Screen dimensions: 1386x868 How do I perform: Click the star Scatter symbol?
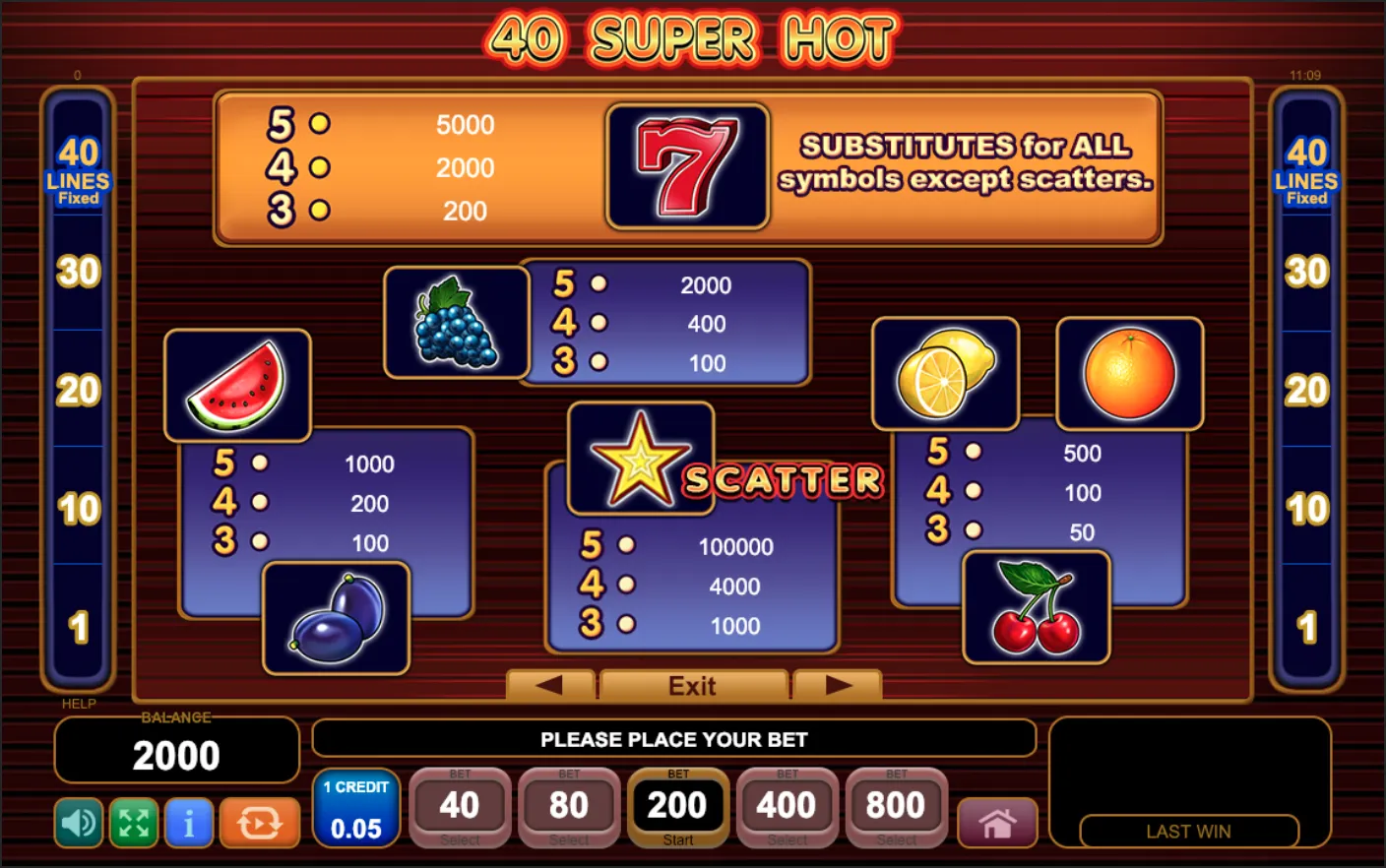640,459
